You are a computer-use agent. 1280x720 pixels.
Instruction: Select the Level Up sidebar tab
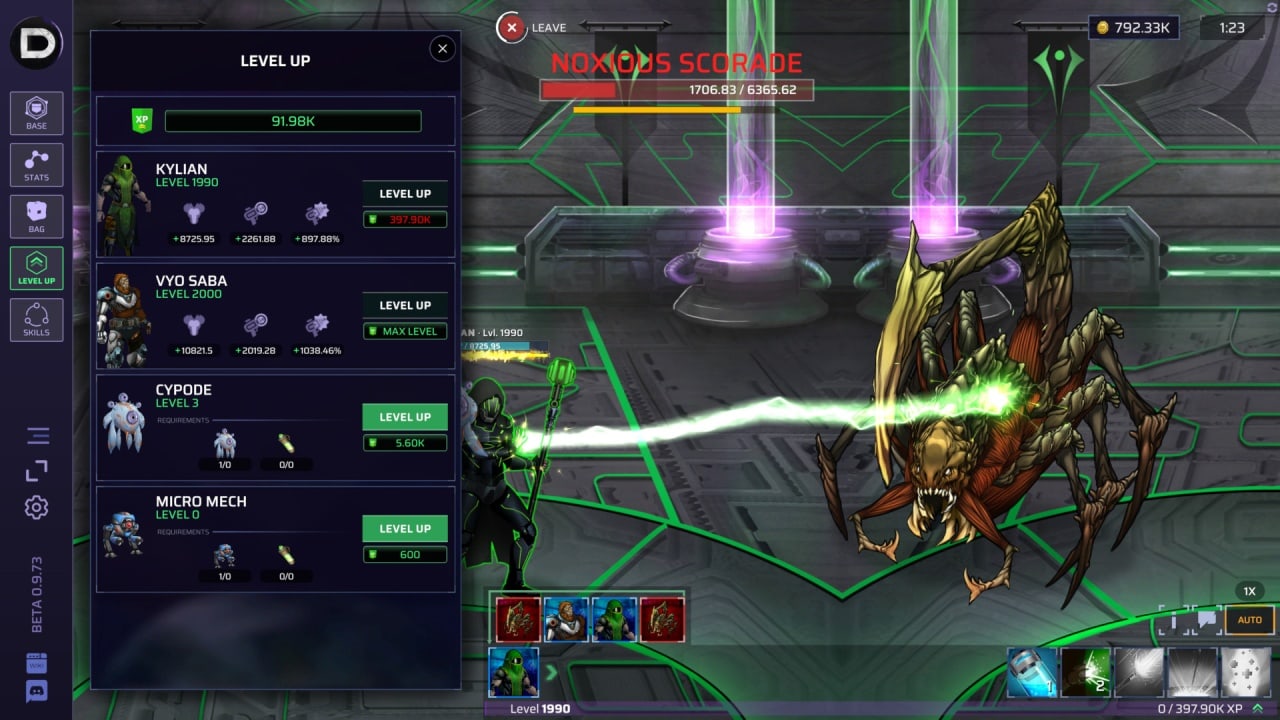click(37, 268)
